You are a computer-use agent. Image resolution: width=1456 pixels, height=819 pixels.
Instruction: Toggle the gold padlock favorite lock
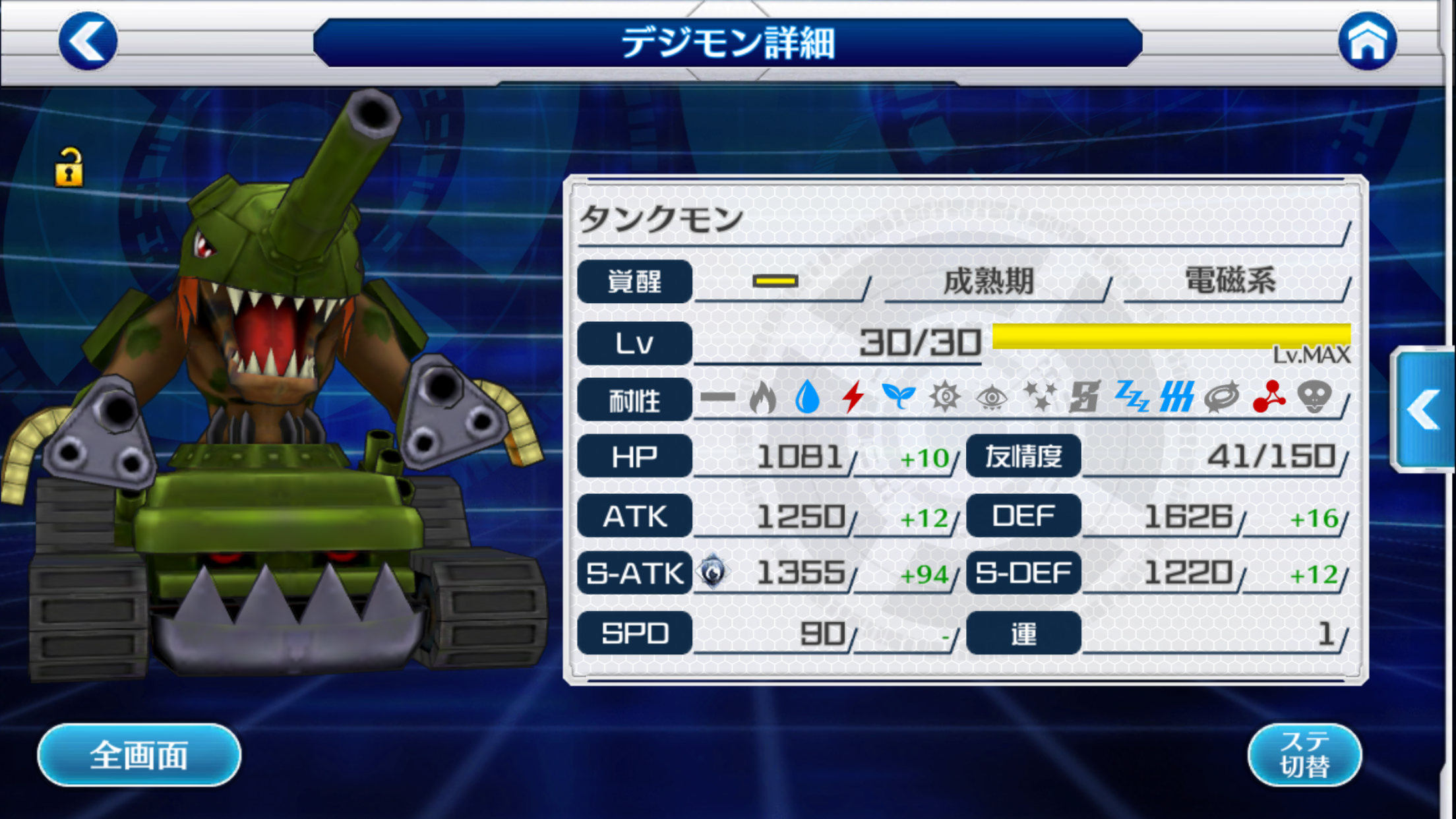[69, 167]
